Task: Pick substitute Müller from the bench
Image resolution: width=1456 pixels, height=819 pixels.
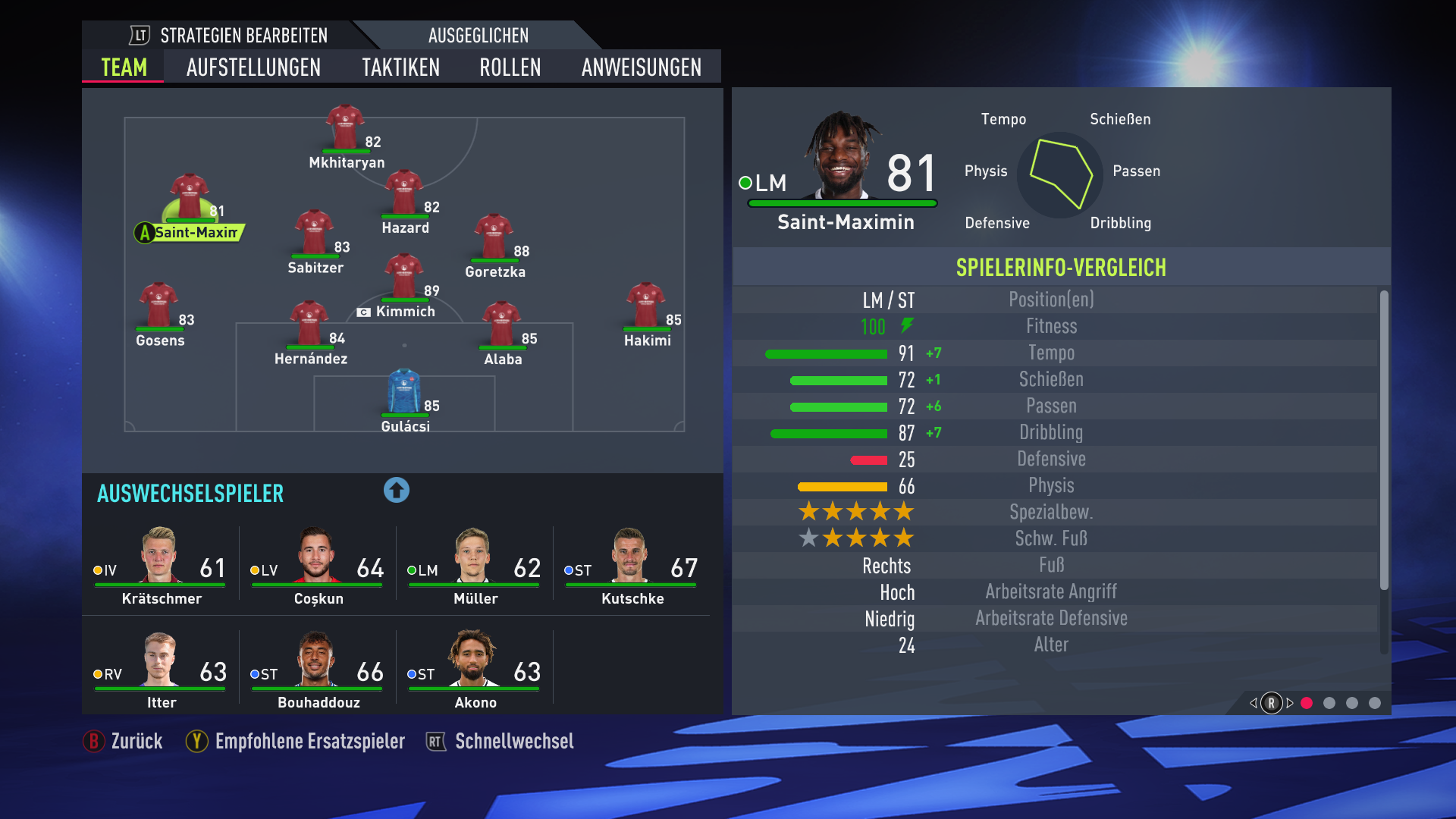Action: tap(475, 566)
